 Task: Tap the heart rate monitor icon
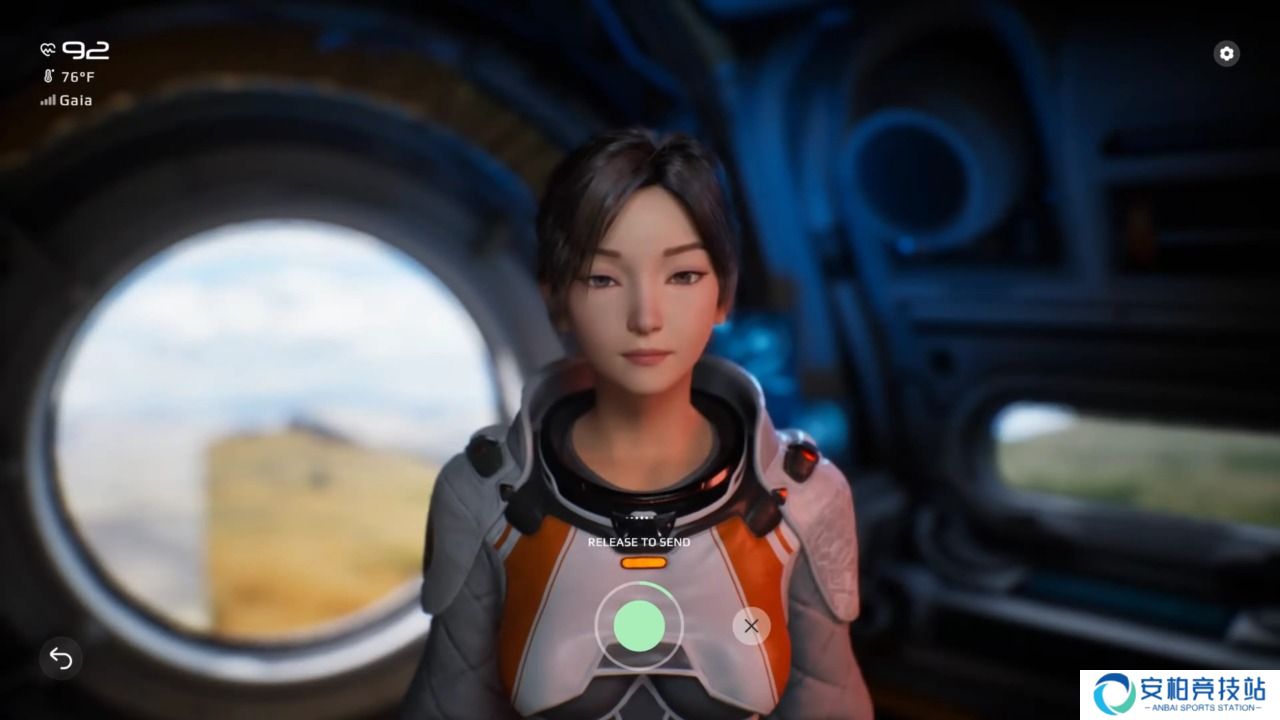click(46, 49)
